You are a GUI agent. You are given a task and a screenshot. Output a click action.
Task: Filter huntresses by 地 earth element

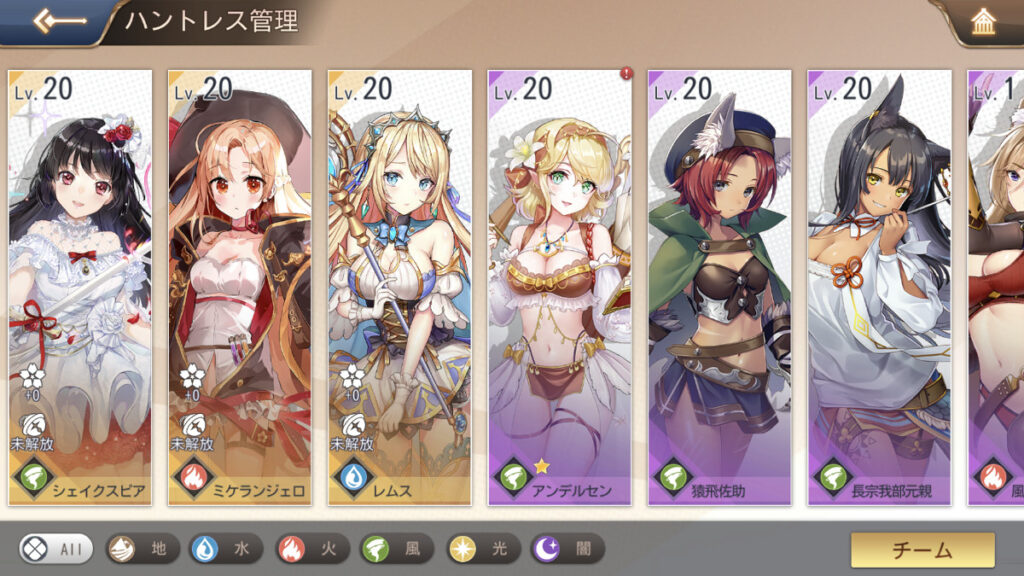pos(142,548)
